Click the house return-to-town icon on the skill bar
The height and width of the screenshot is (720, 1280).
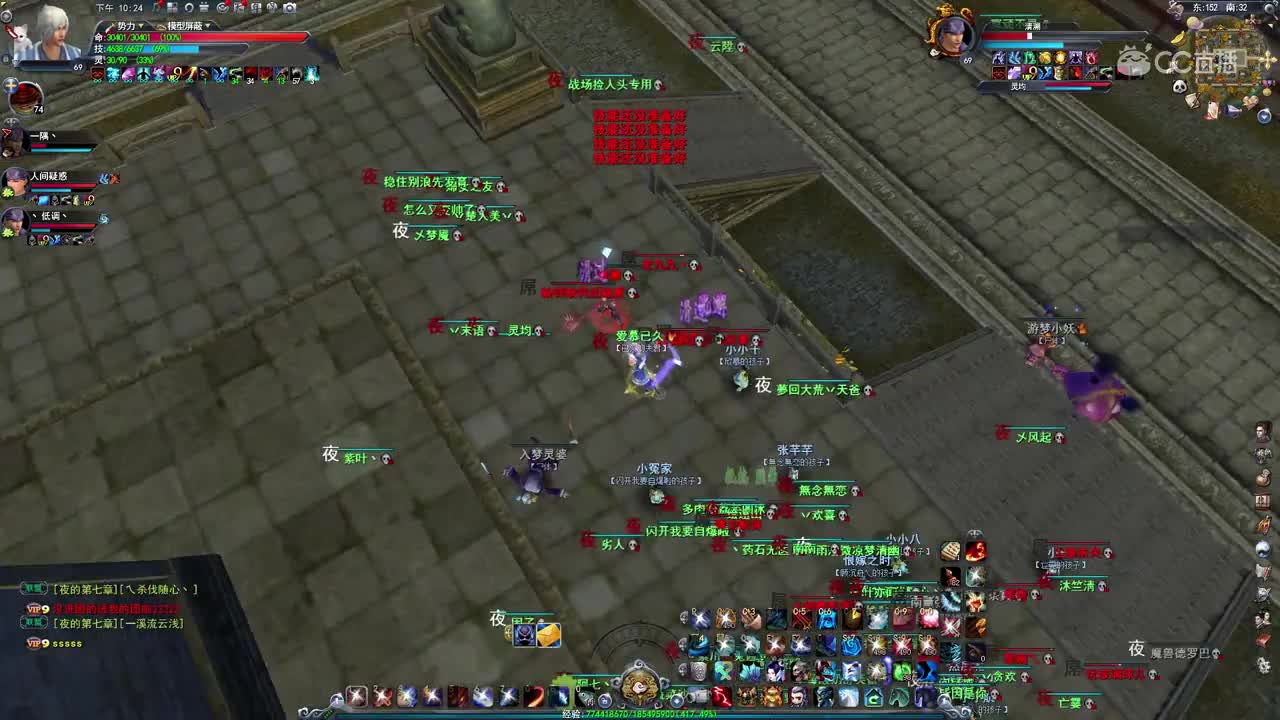click(872, 696)
